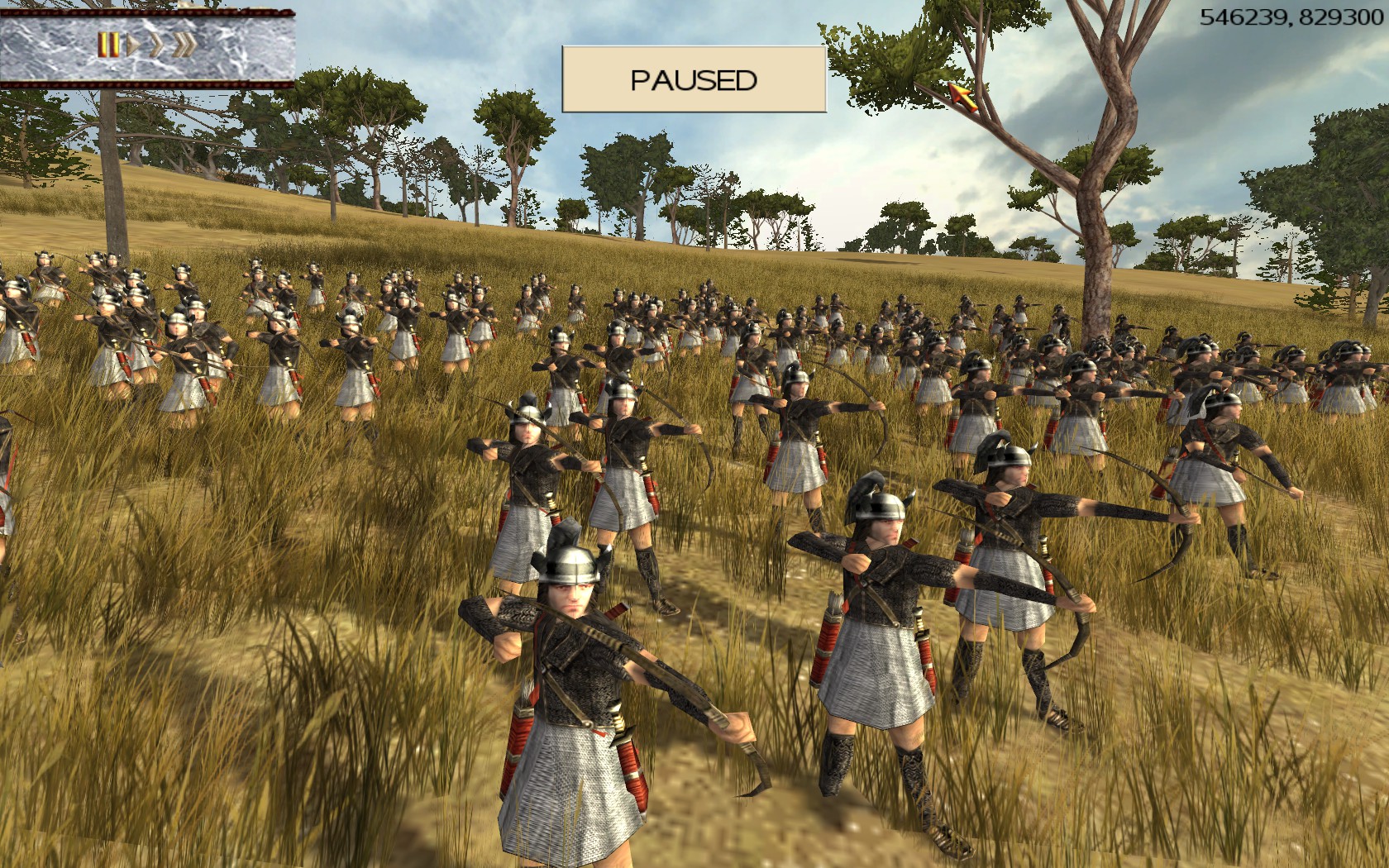Image resolution: width=1389 pixels, height=868 pixels.
Task: Click the highlighted pause button
Action: 107,45
